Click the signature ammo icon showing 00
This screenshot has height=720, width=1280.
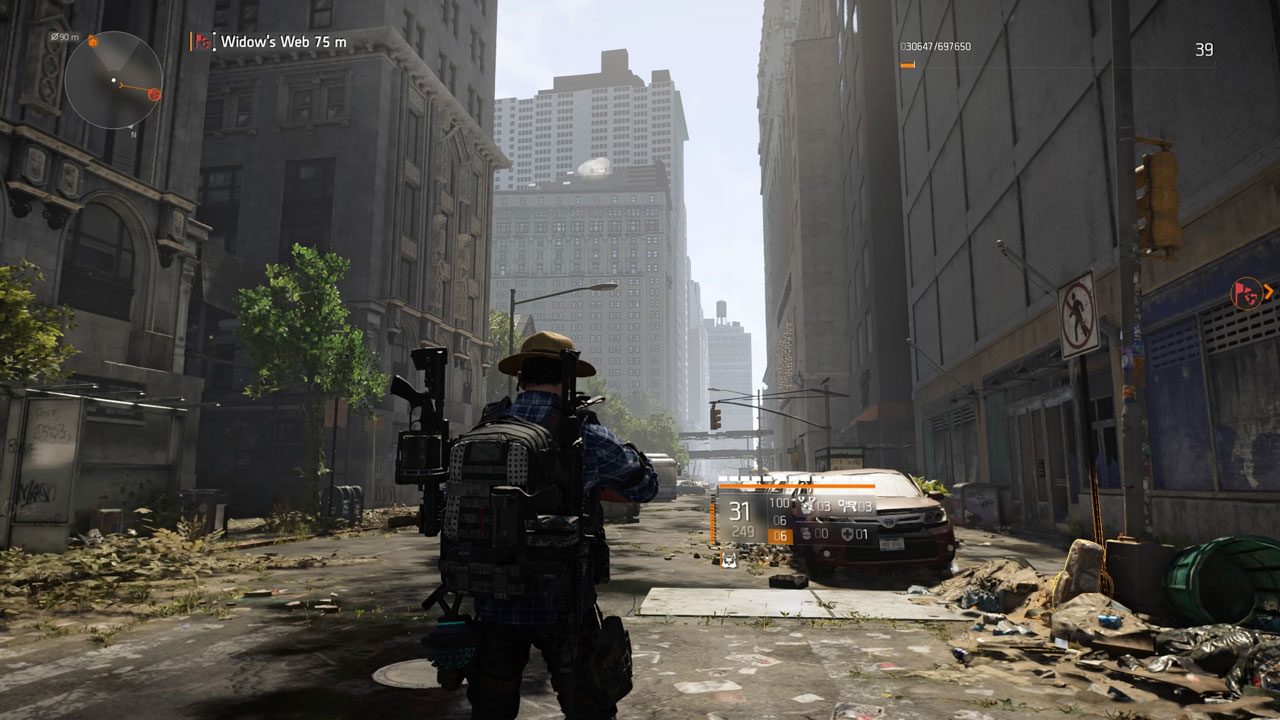pyautogui.click(x=807, y=534)
